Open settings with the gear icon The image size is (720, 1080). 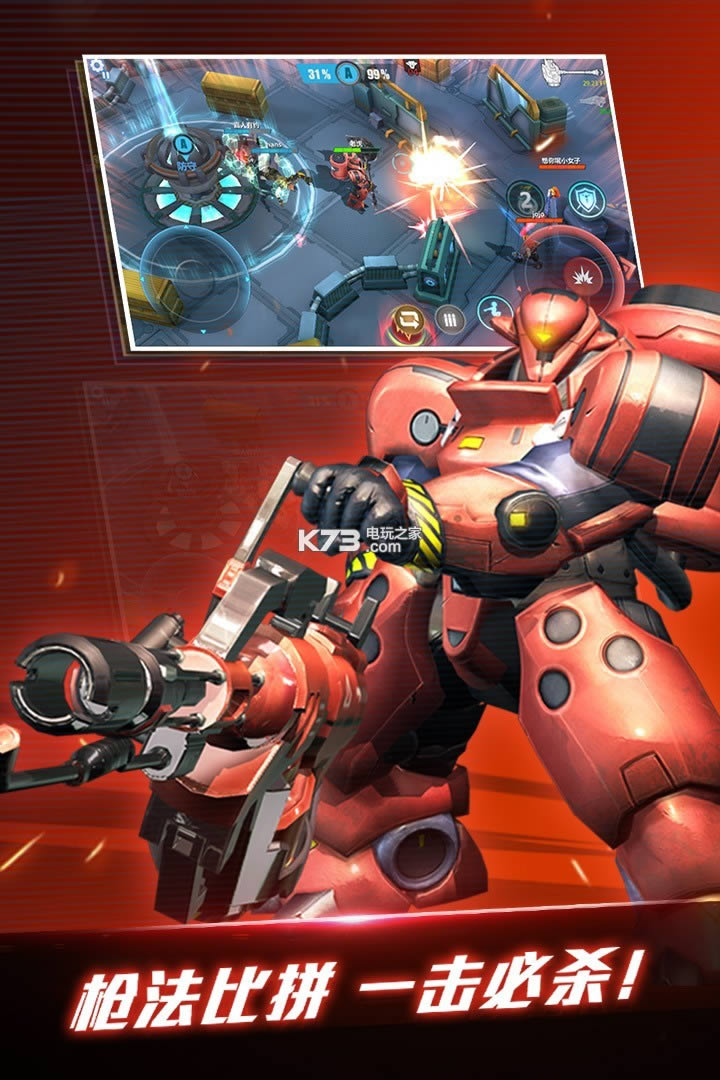click(x=97, y=68)
